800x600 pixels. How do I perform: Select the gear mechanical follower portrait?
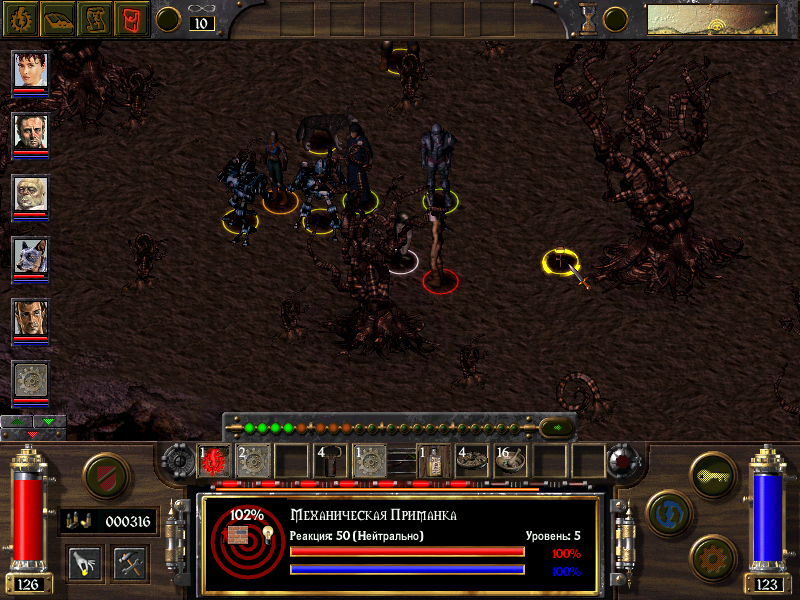click(30, 380)
